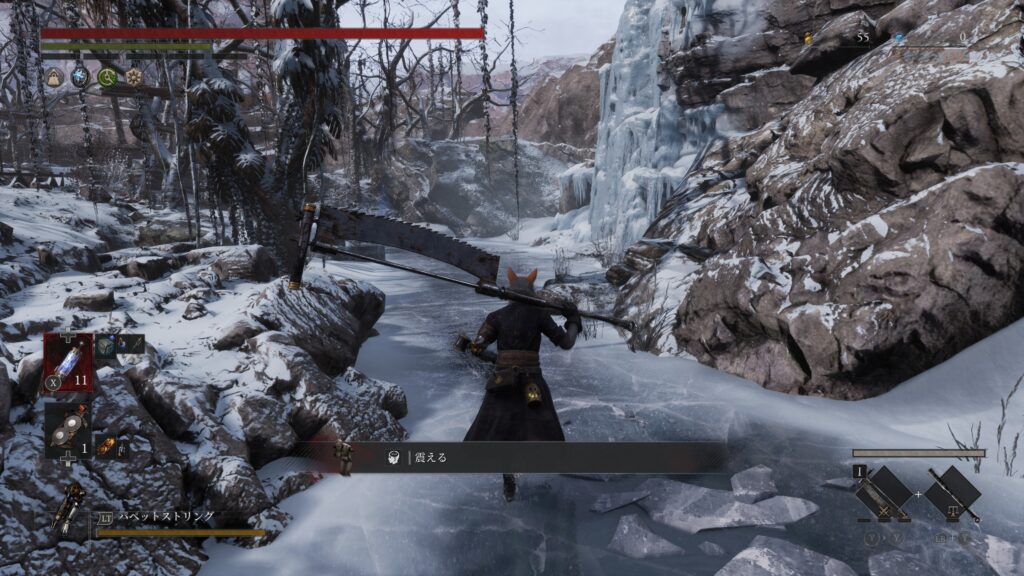Select the small cube item in upper belt

[107, 345]
